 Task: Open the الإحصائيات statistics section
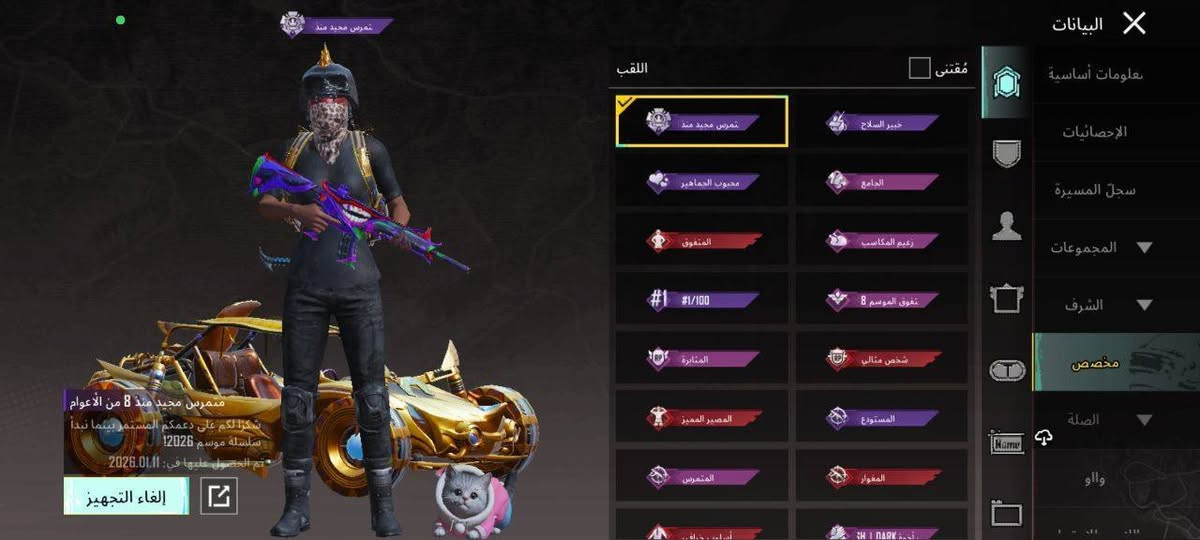1094,132
